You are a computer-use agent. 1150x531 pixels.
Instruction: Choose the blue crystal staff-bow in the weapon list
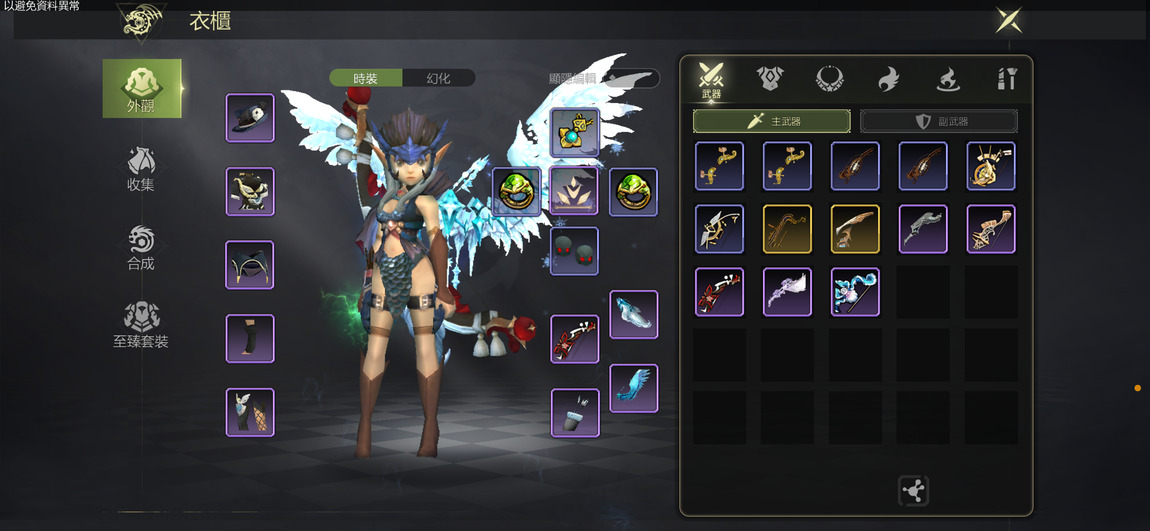pyautogui.click(x=855, y=292)
